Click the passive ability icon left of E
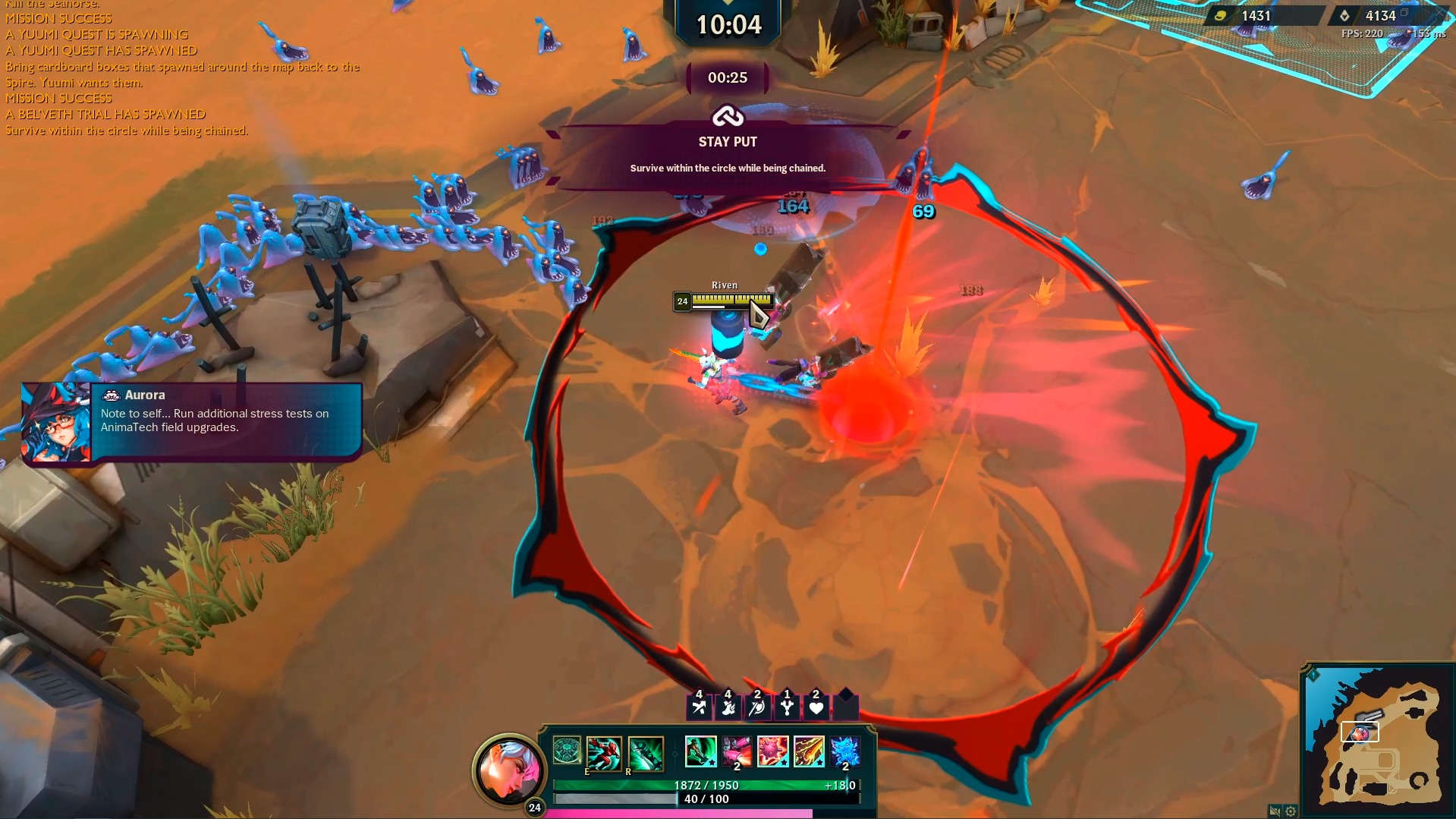 click(566, 750)
